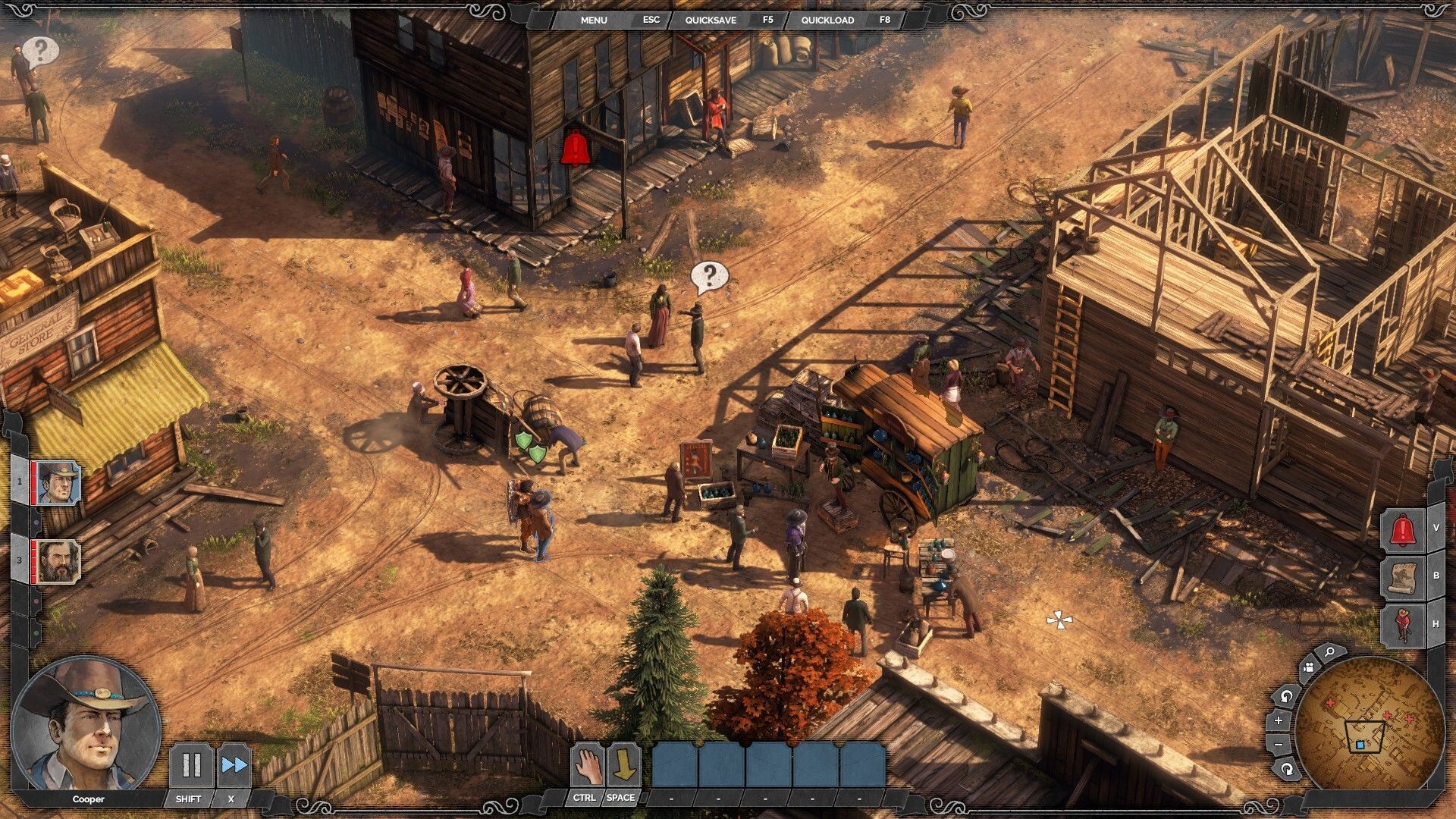1456x819 pixels.
Task: Click the camera icon by the minimap
Action: pos(1308,668)
